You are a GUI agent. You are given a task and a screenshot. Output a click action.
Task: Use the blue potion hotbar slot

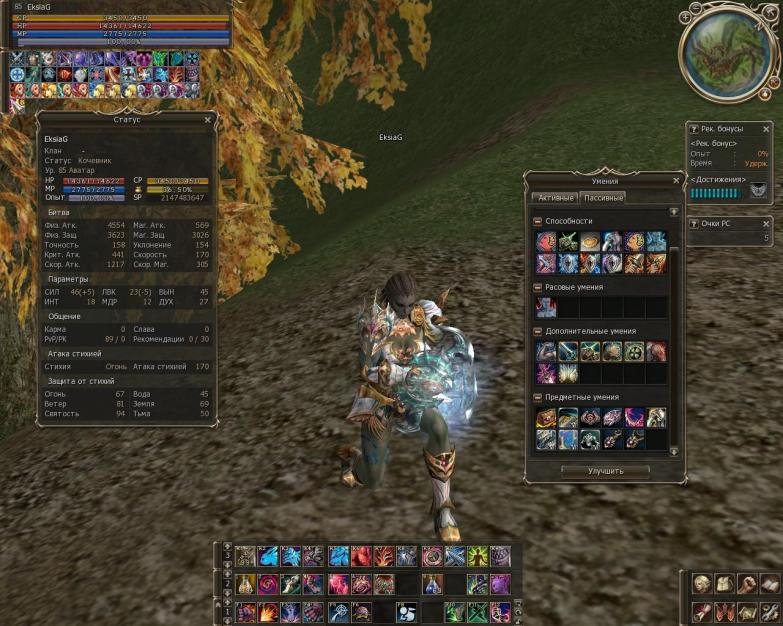coord(432,583)
